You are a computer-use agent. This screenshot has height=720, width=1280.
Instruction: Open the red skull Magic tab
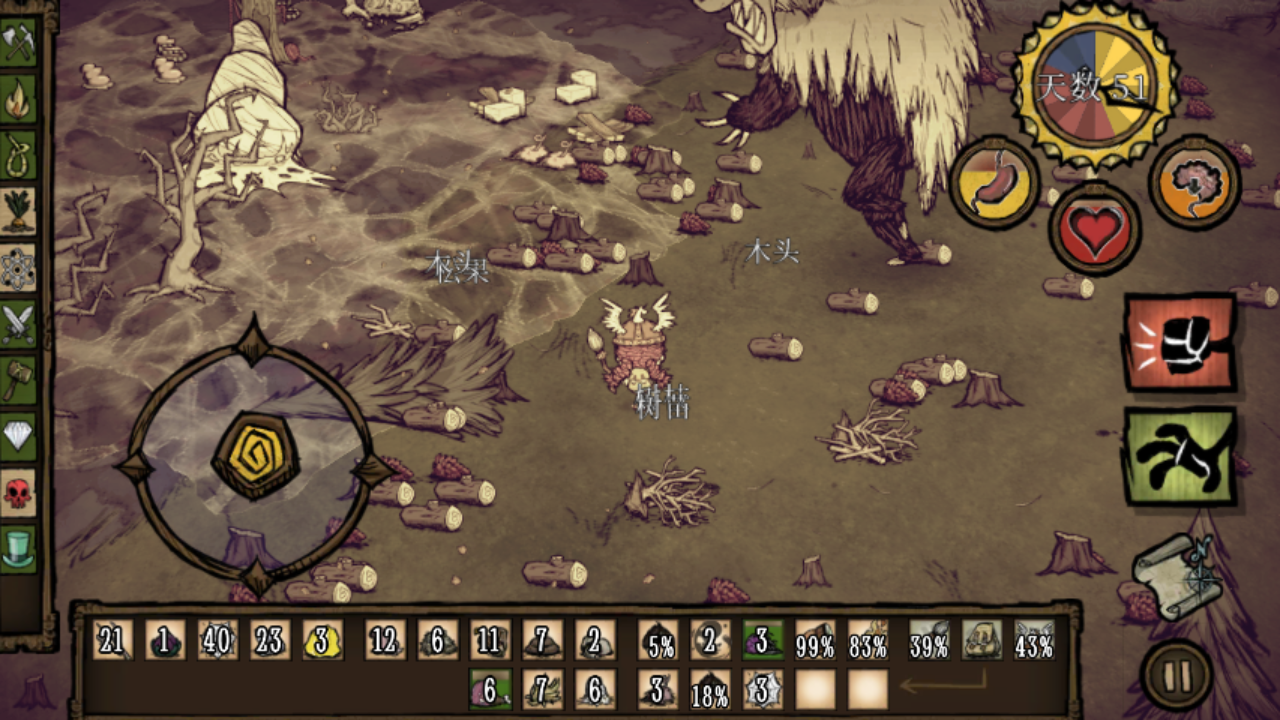(18, 493)
